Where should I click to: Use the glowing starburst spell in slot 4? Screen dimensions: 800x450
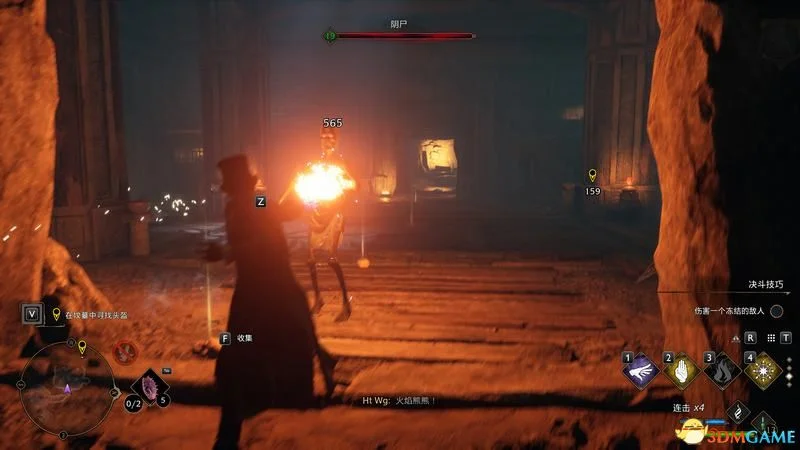[x=763, y=370]
